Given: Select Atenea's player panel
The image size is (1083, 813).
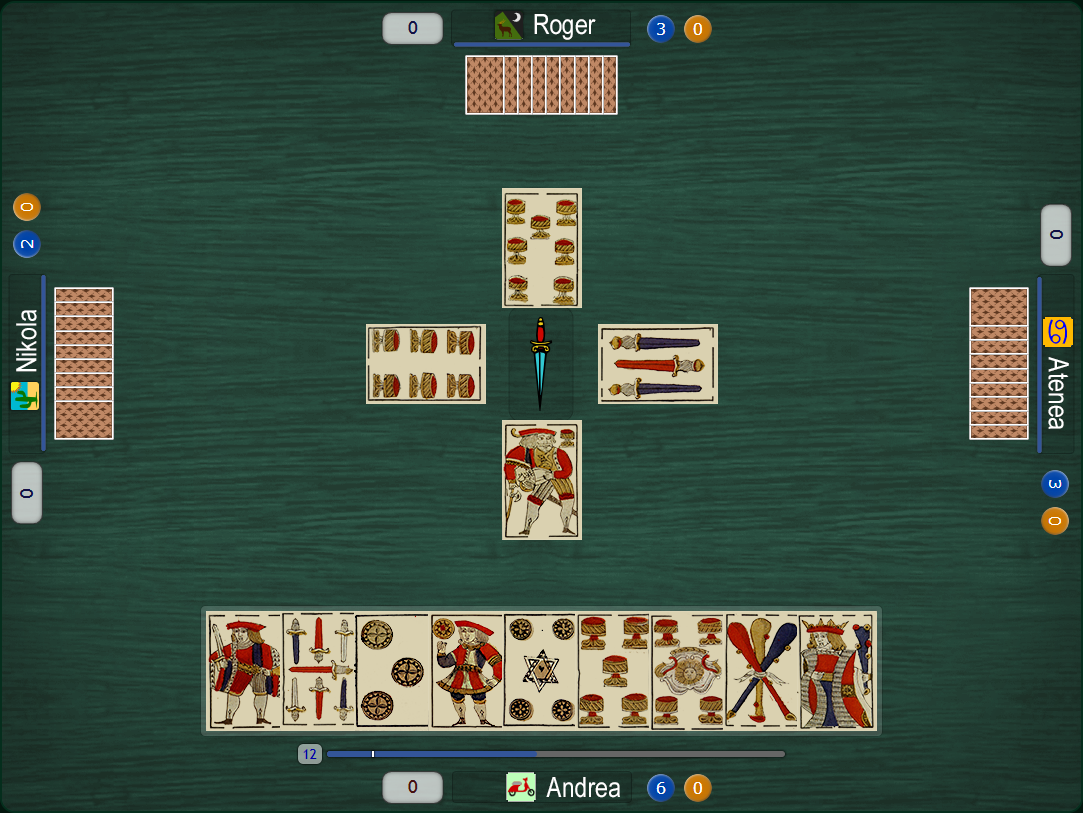Looking at the screenshot, I should [1057, 365].
